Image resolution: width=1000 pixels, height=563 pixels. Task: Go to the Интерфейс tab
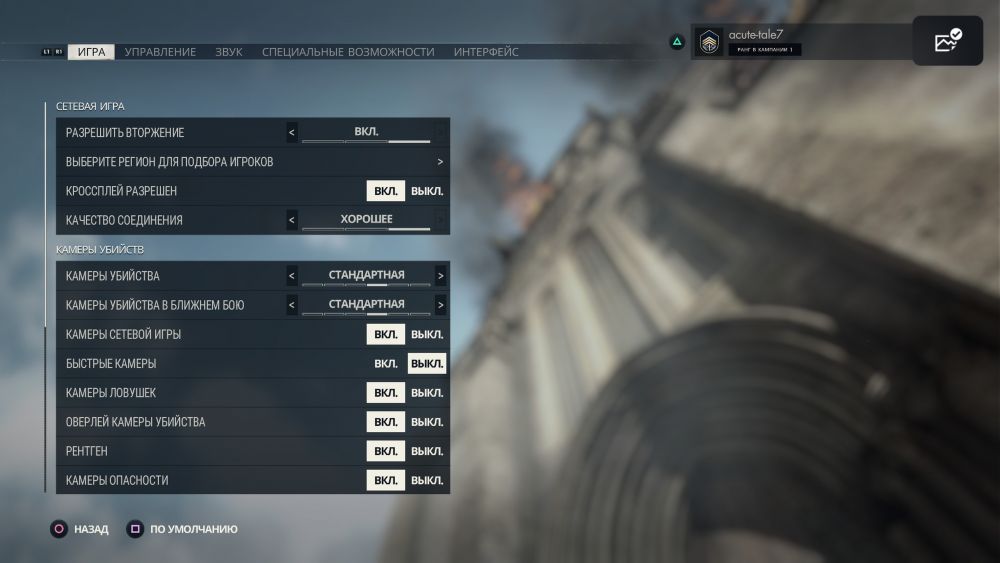[486, 52]
